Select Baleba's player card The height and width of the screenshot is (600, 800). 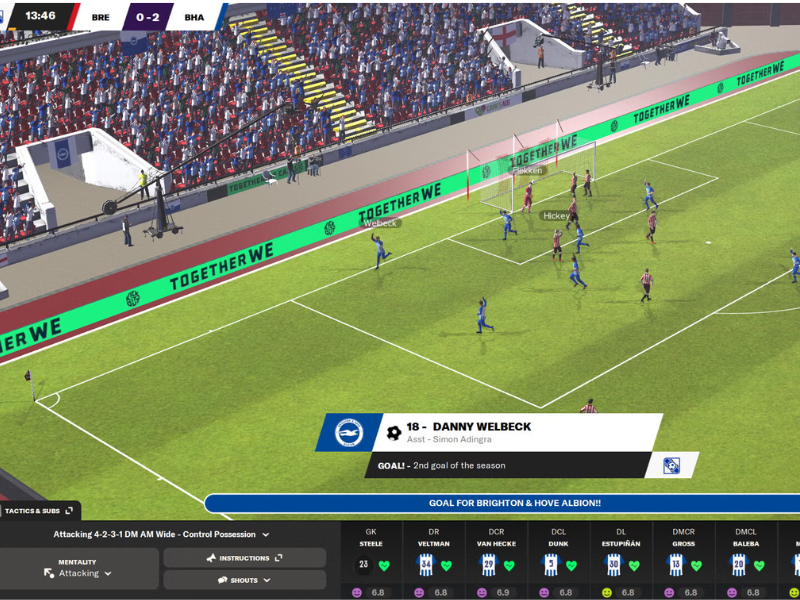pyautogui.click(x=746, y=561)
